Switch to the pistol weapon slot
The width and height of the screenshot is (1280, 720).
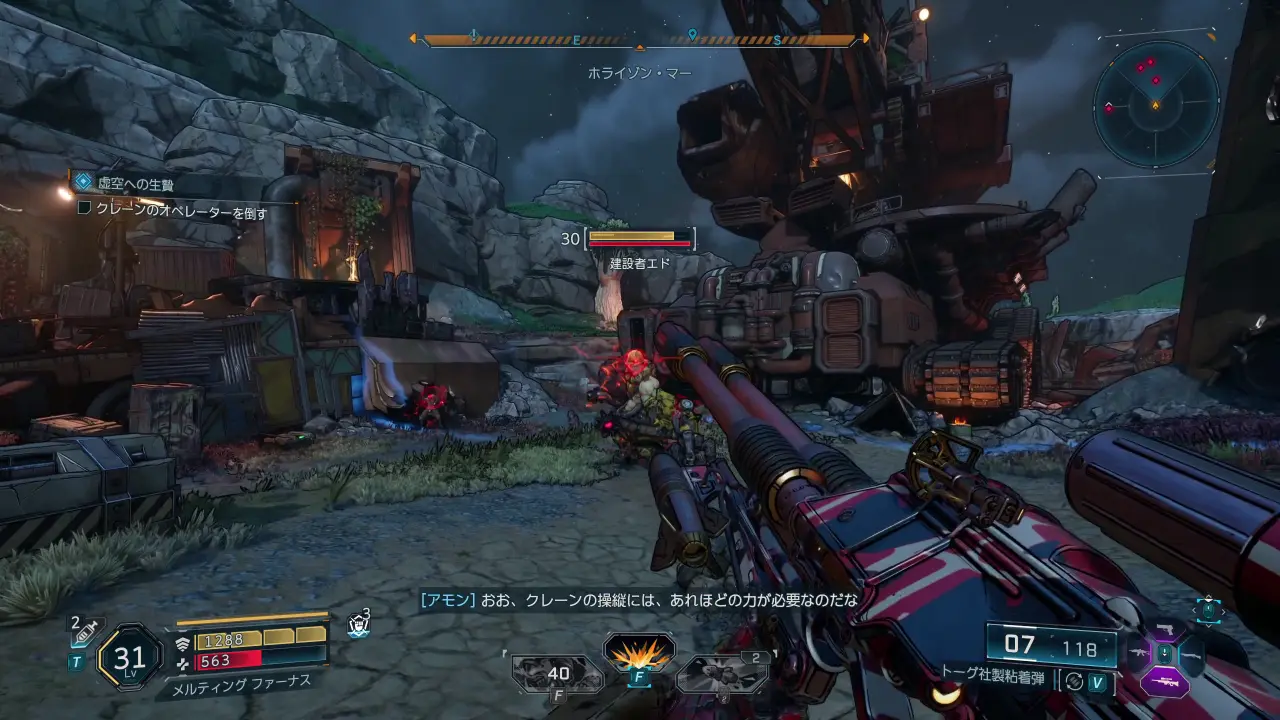point(1165,629)
